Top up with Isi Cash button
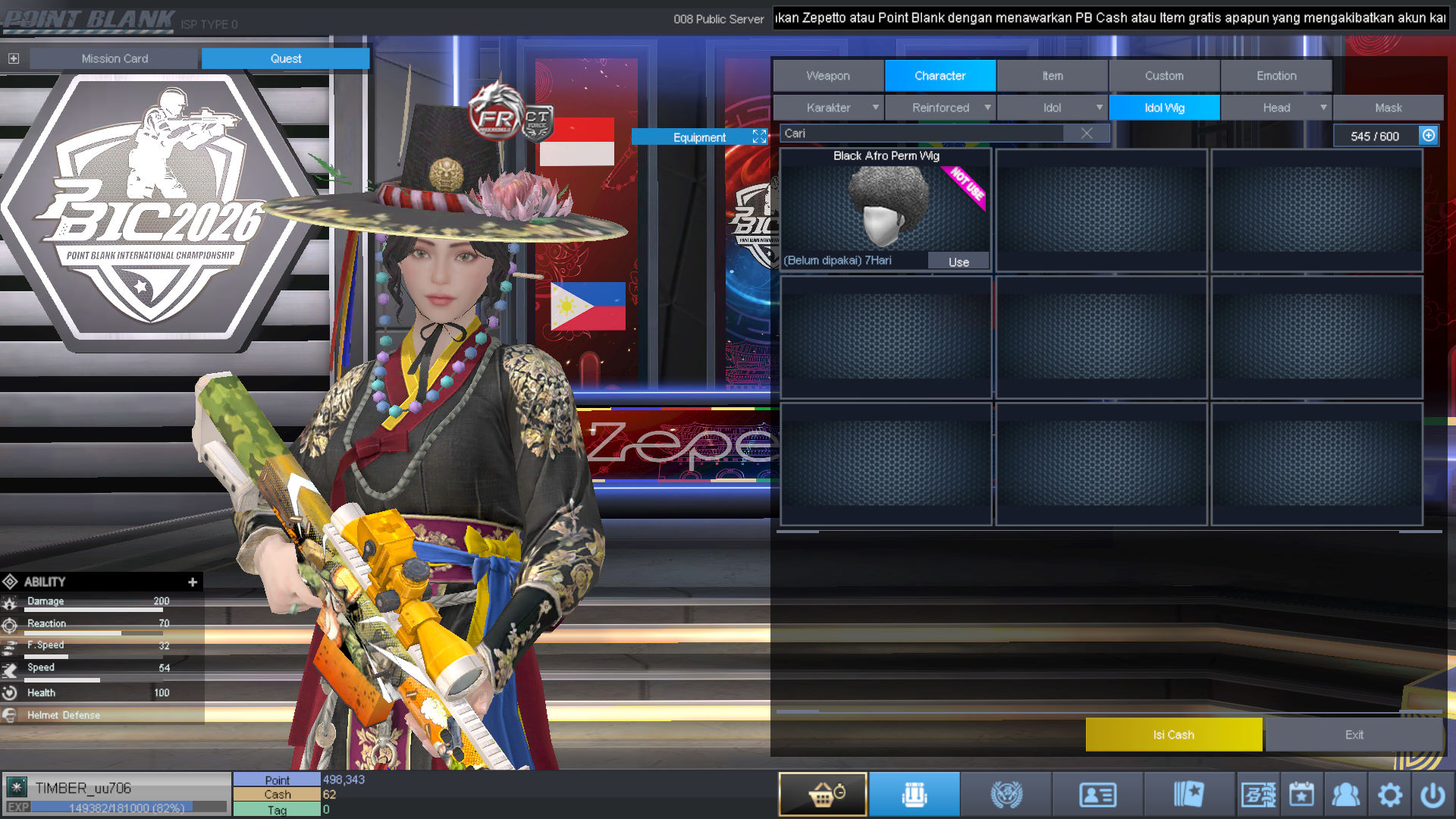The image size is (1456, 819). pos(1173,734)
